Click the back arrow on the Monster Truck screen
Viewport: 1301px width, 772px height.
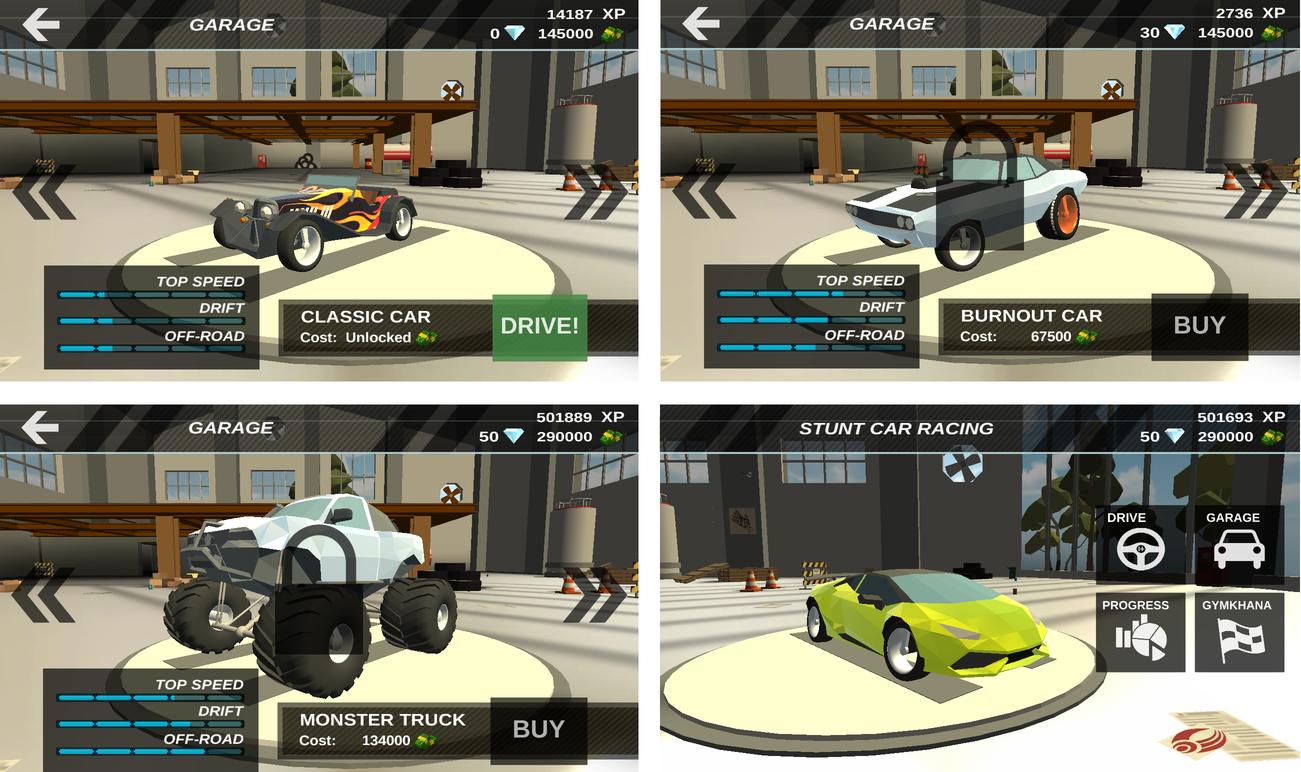37,427
